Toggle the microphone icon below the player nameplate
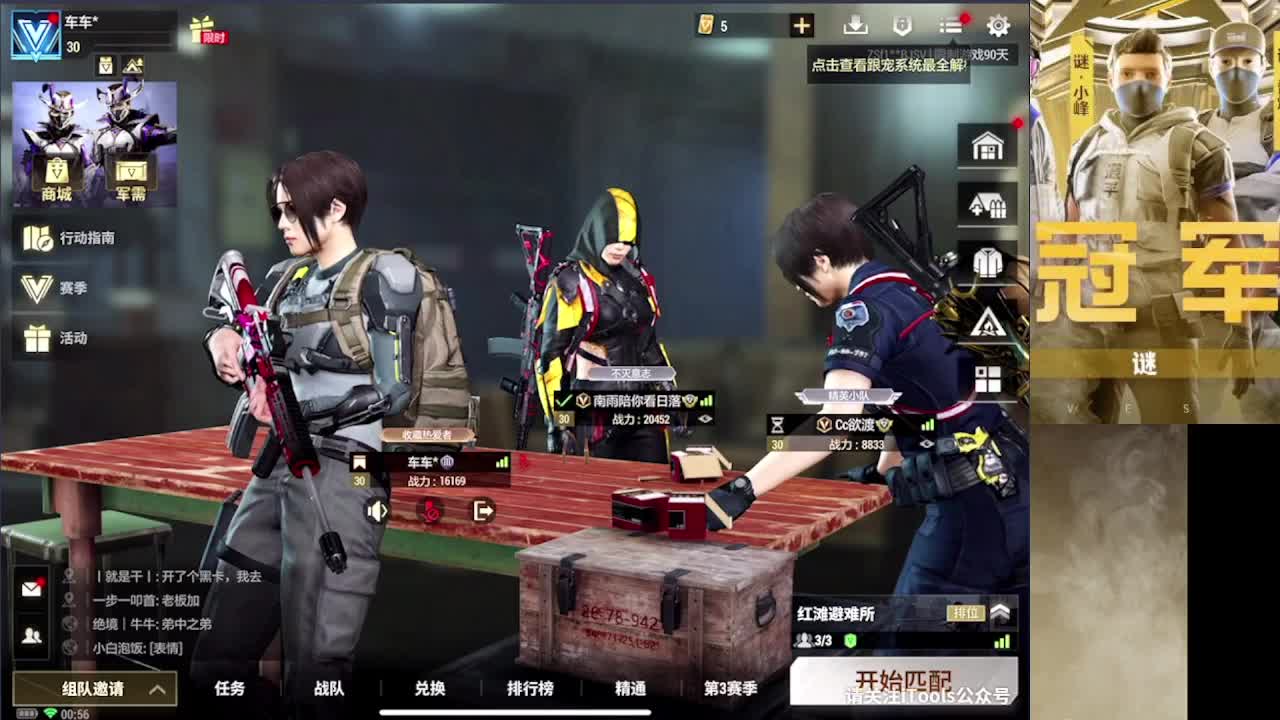Screen dimensions: 1280x720 tap(428, 510)
